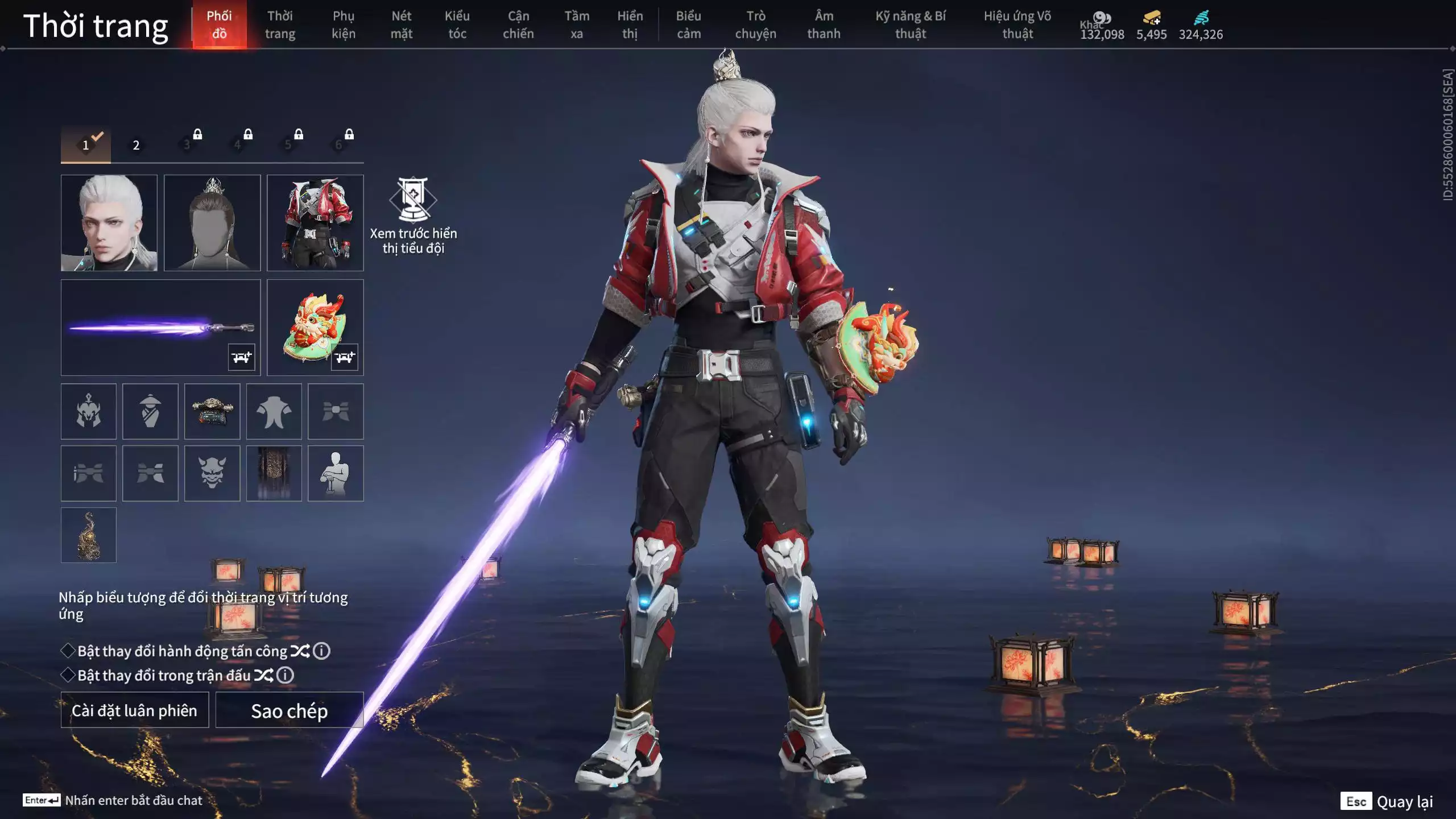
Task: Click Xem trước hiển thị tiểu đội
Action: pyautogui.click(x=413, y=216)
